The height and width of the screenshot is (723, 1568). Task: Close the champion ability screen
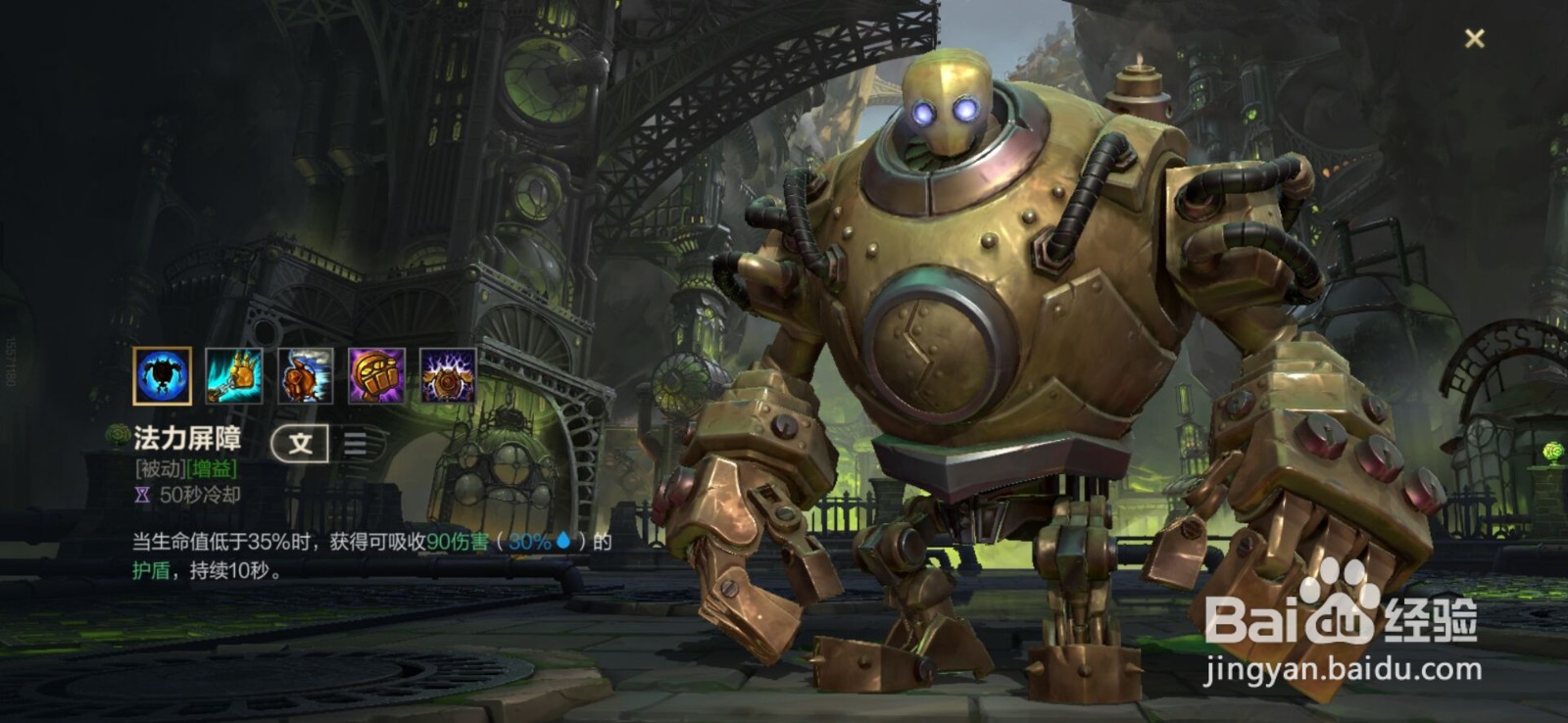click(1474, 38)
